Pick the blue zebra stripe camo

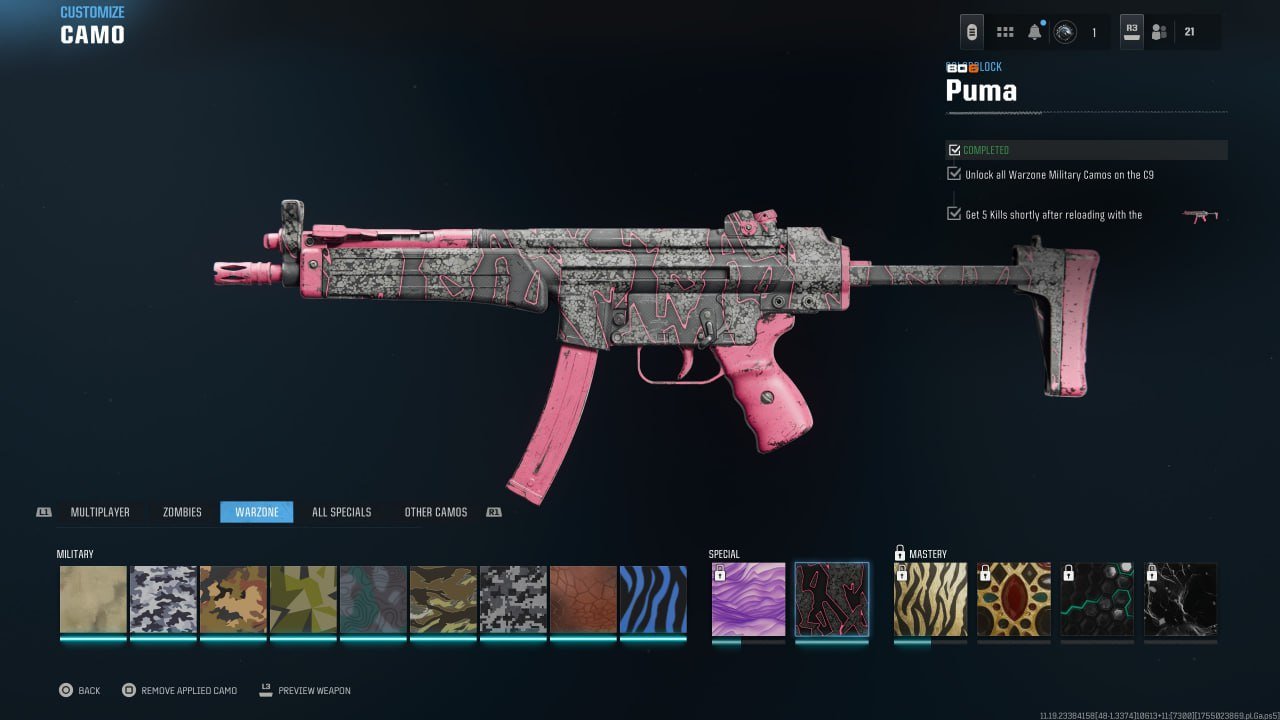coord(653,600)
